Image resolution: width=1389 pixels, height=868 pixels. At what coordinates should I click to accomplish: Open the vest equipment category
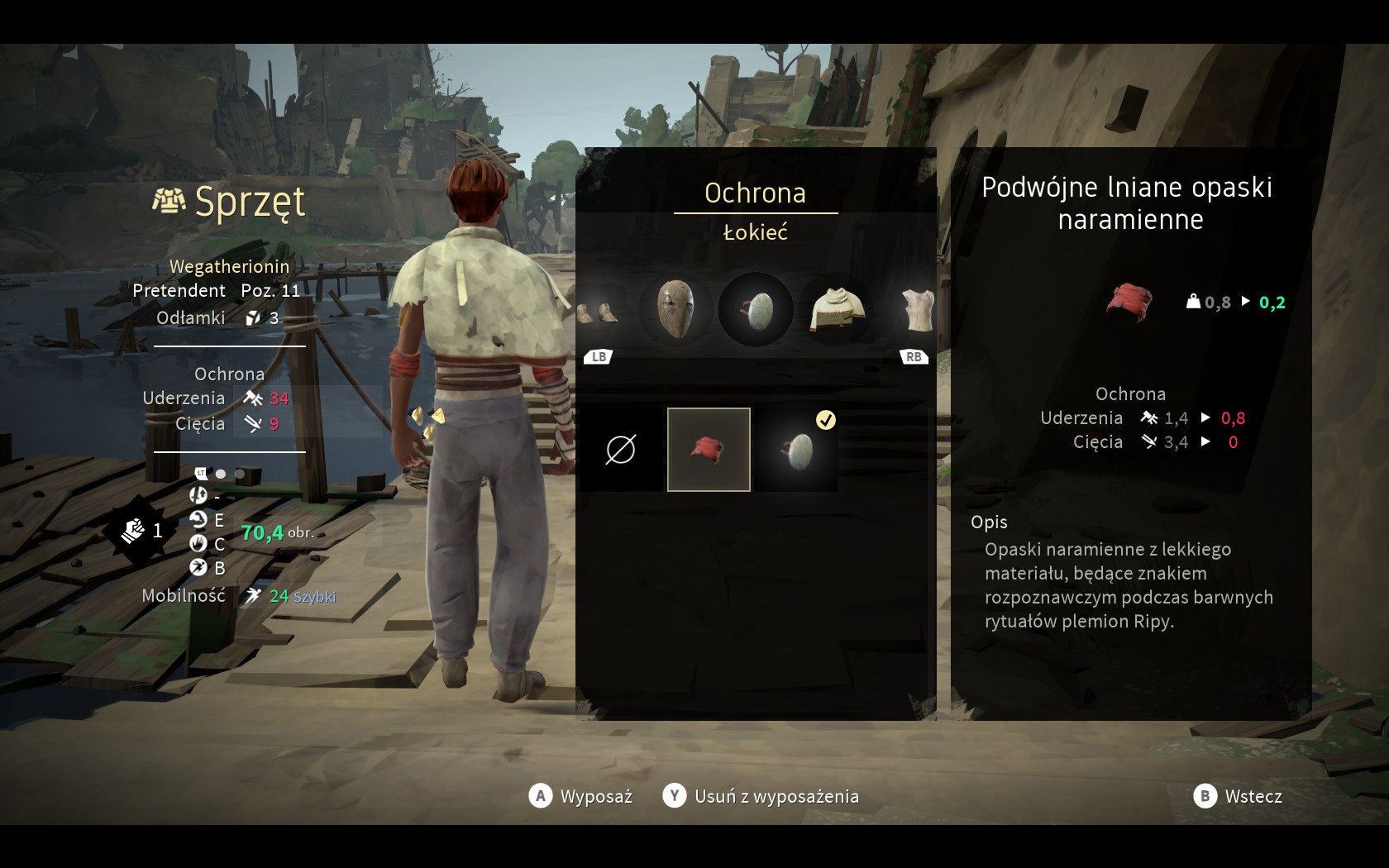point(916,310)
